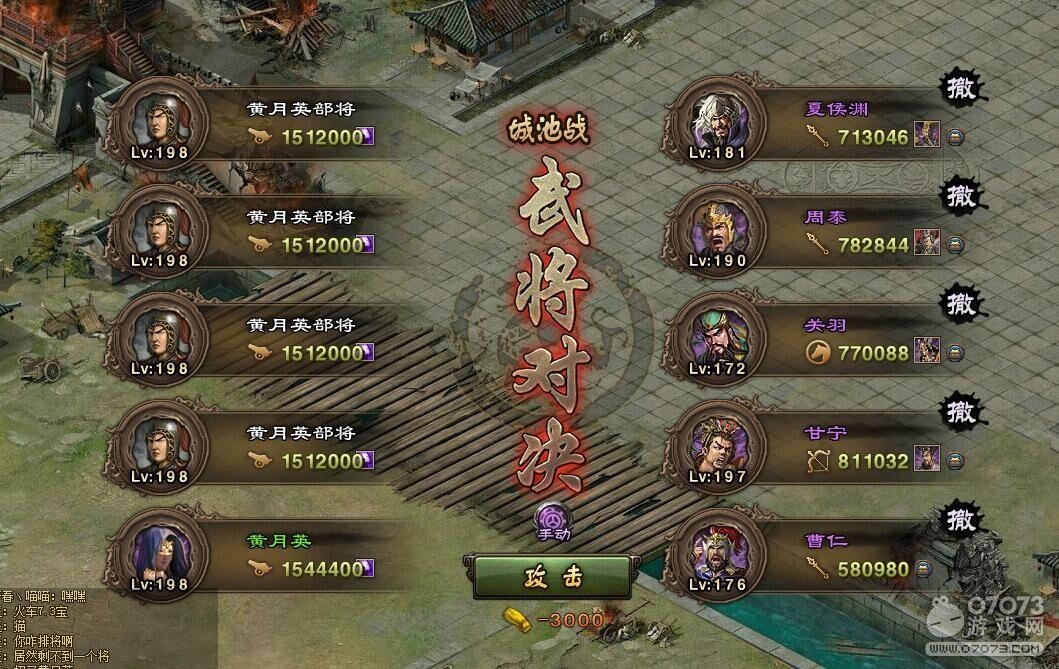Withdraw 曹仁 using his 撤 button
This screenshot has height=669, width=1059.
point(960,519)
